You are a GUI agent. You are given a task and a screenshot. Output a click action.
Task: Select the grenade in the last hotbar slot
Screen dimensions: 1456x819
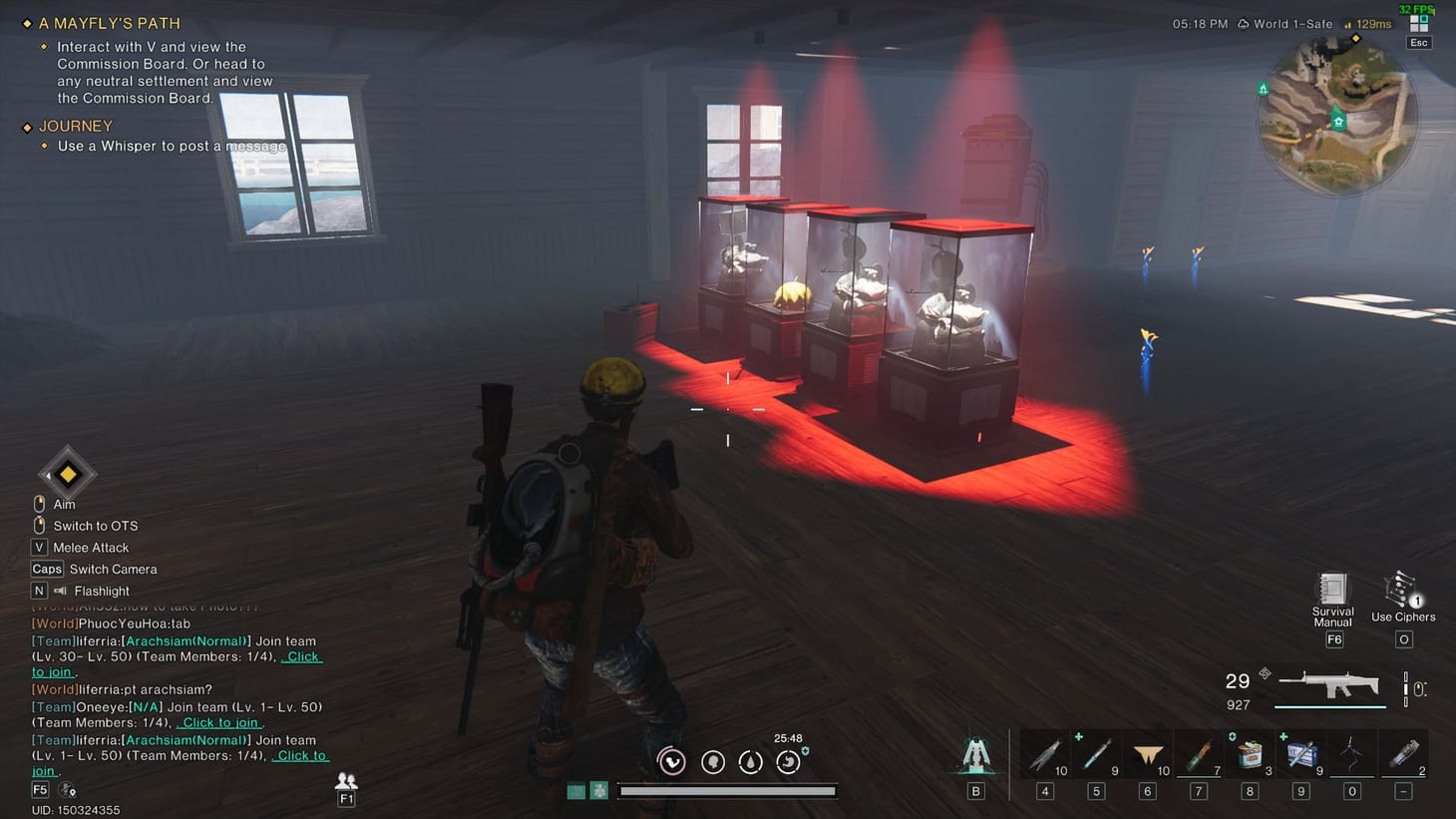[1405, 753]
